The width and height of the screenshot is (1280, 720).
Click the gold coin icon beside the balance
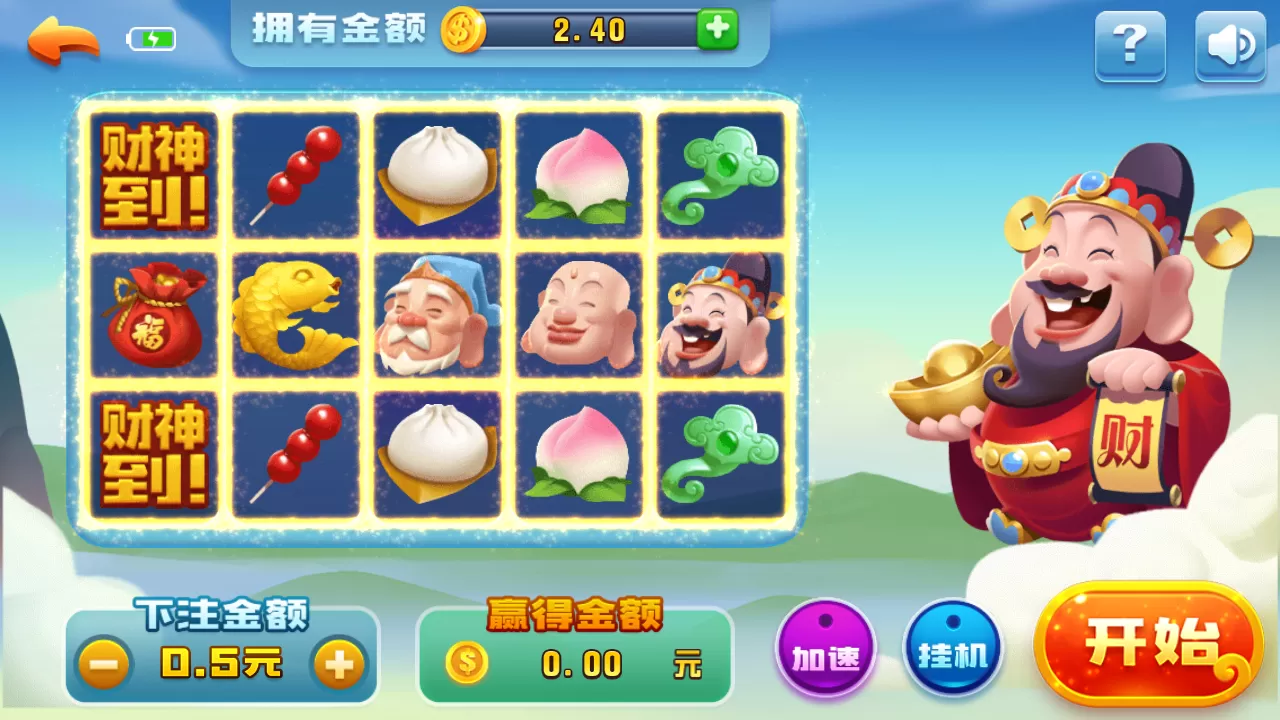[x=461, y=31]
